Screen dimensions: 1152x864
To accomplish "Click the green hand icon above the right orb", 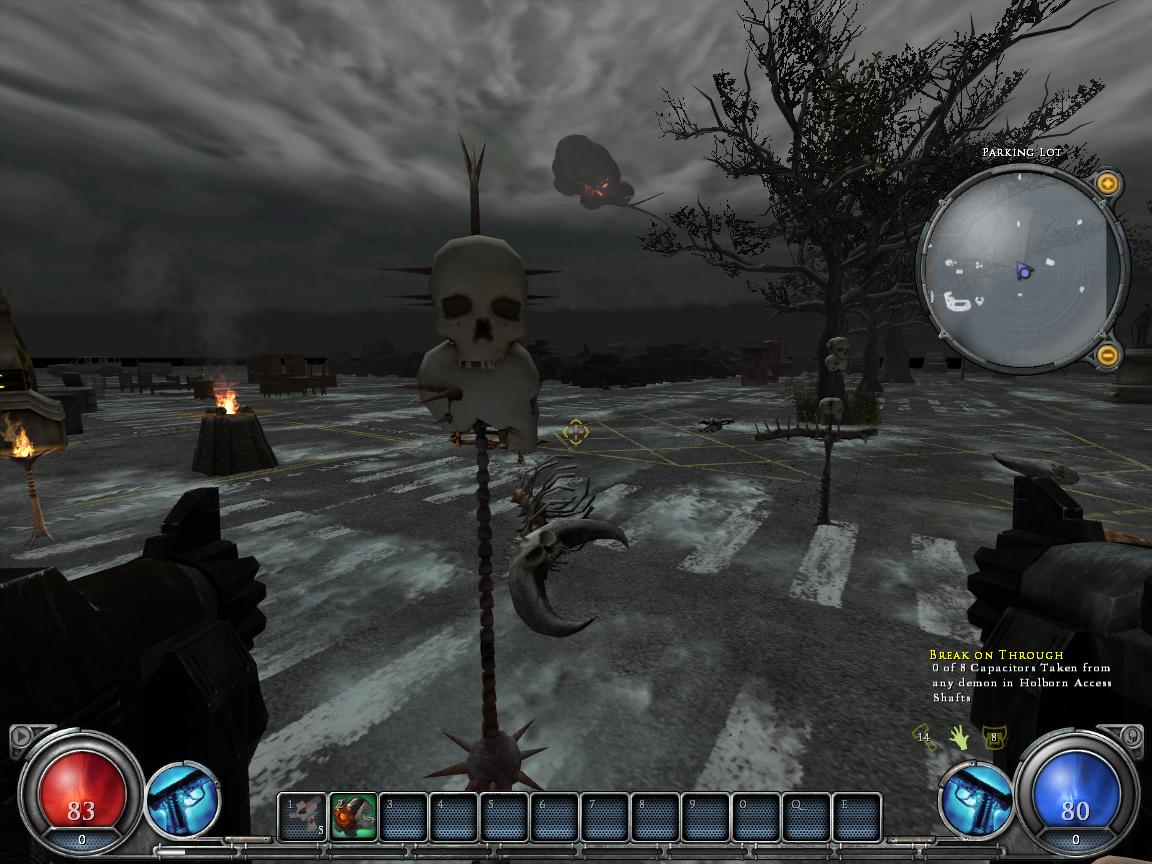I will tap(960, 738).
